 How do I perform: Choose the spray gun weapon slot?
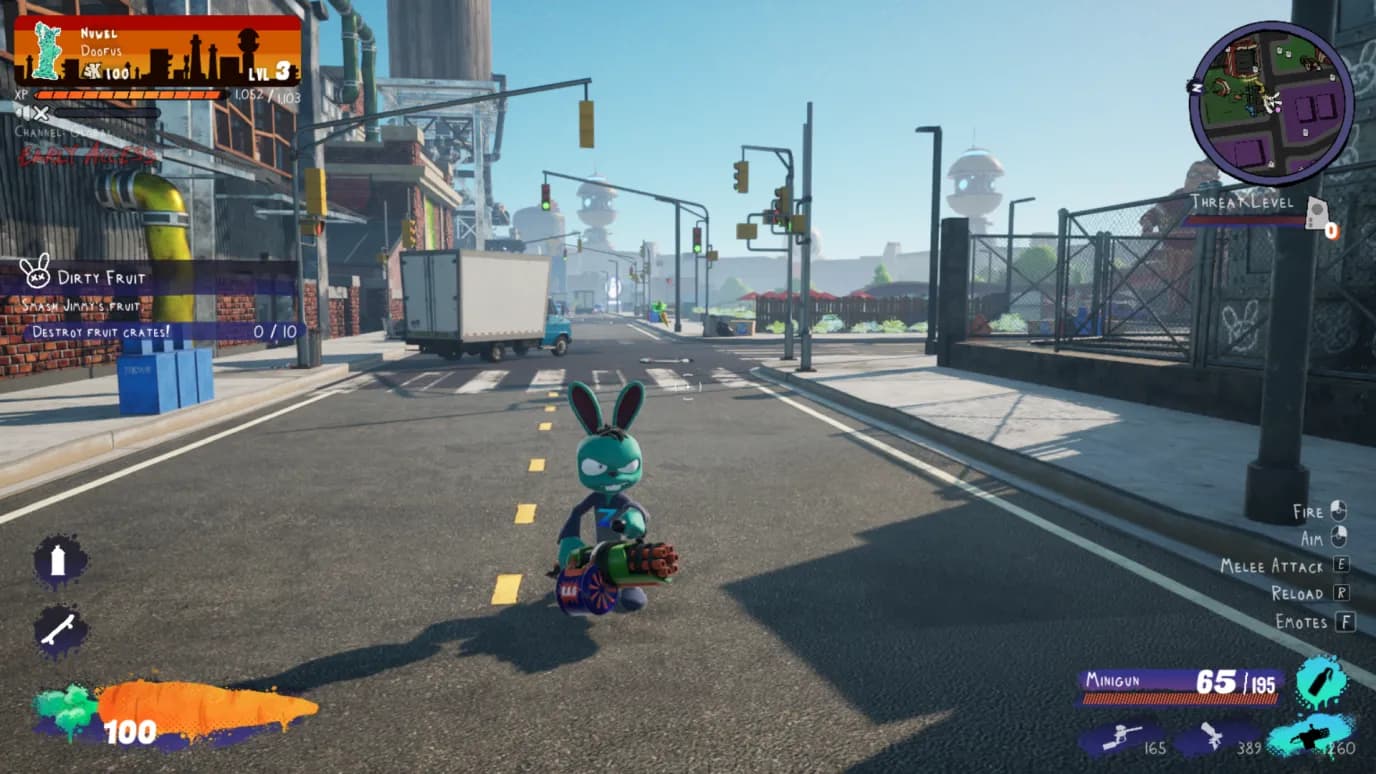coord(1214,739)
